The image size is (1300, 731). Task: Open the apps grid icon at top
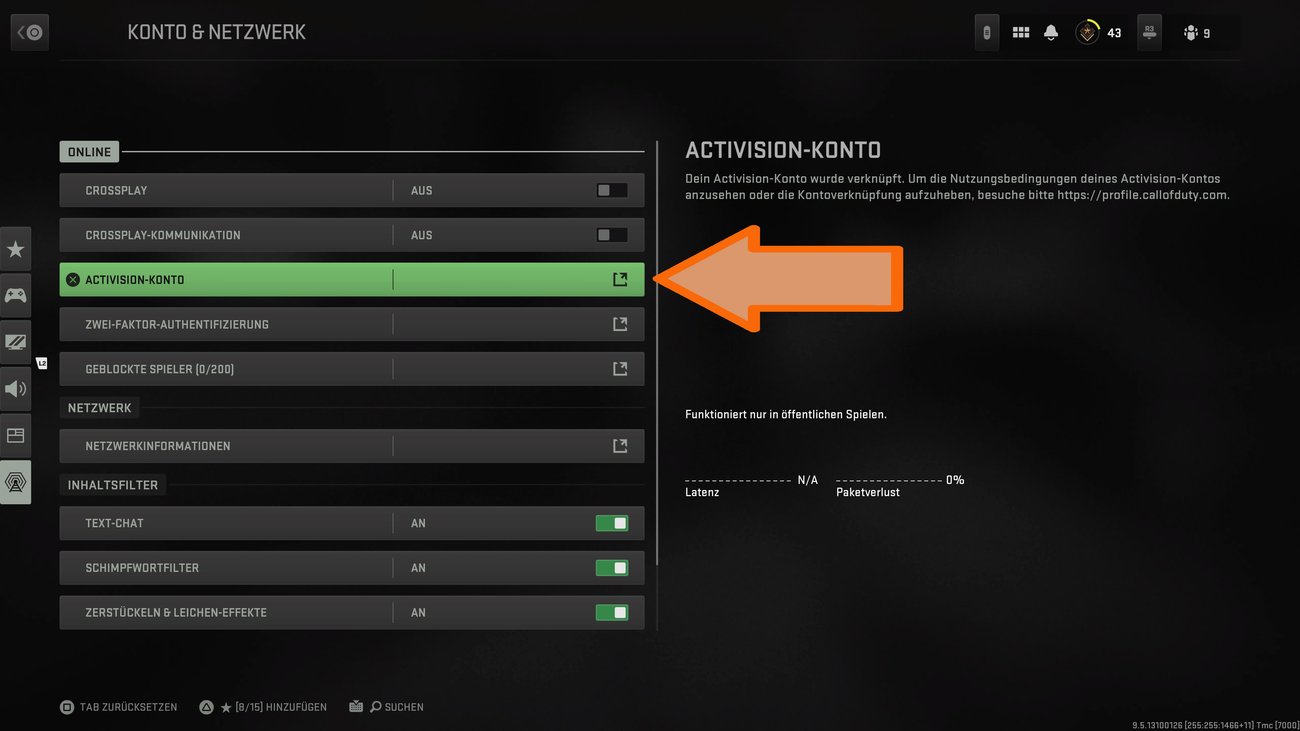point(1020,31)
